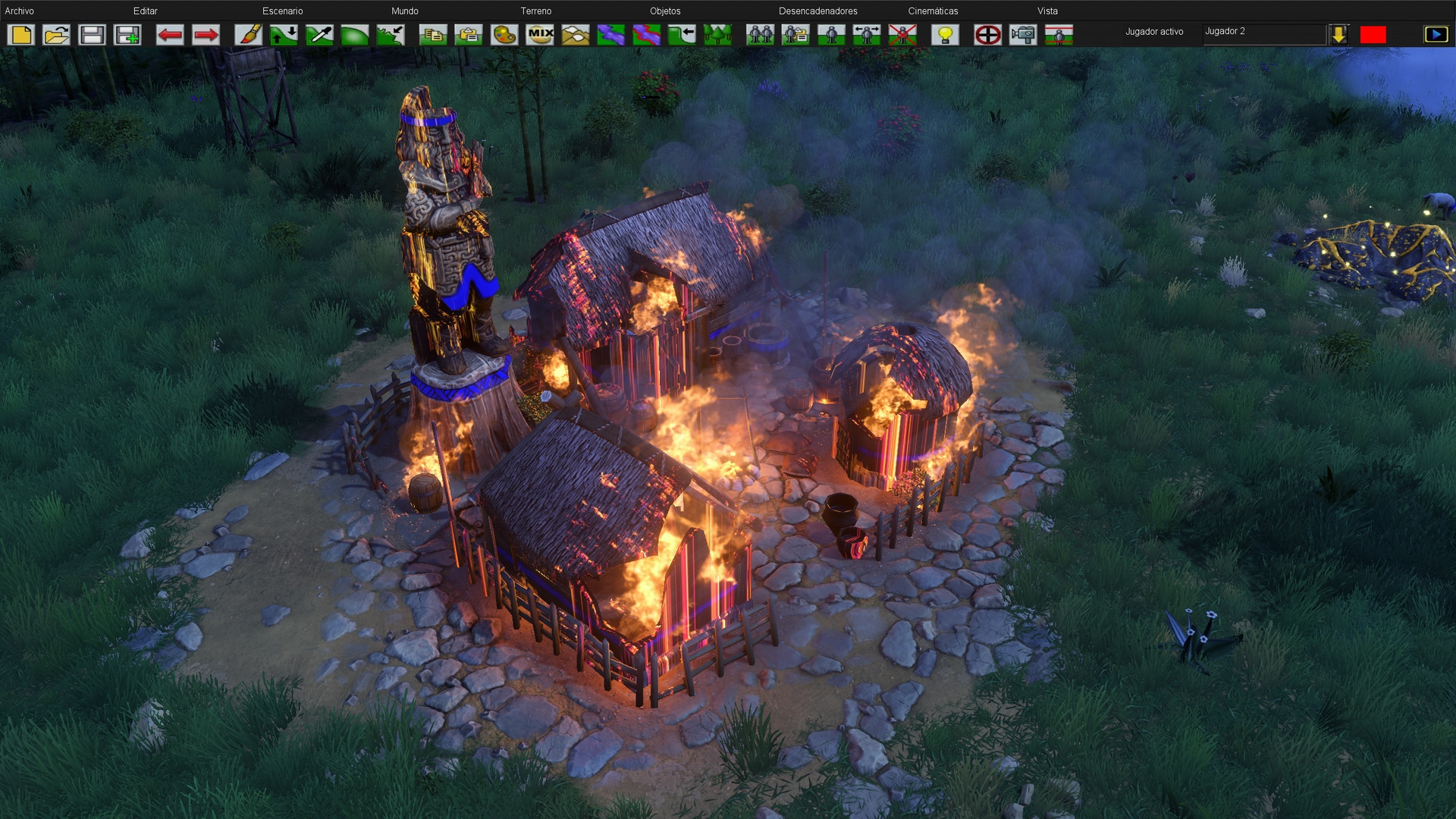
Task: Activate the red-crossed unit delete tool
Action: pyautogui.click(x=902, y=35)
